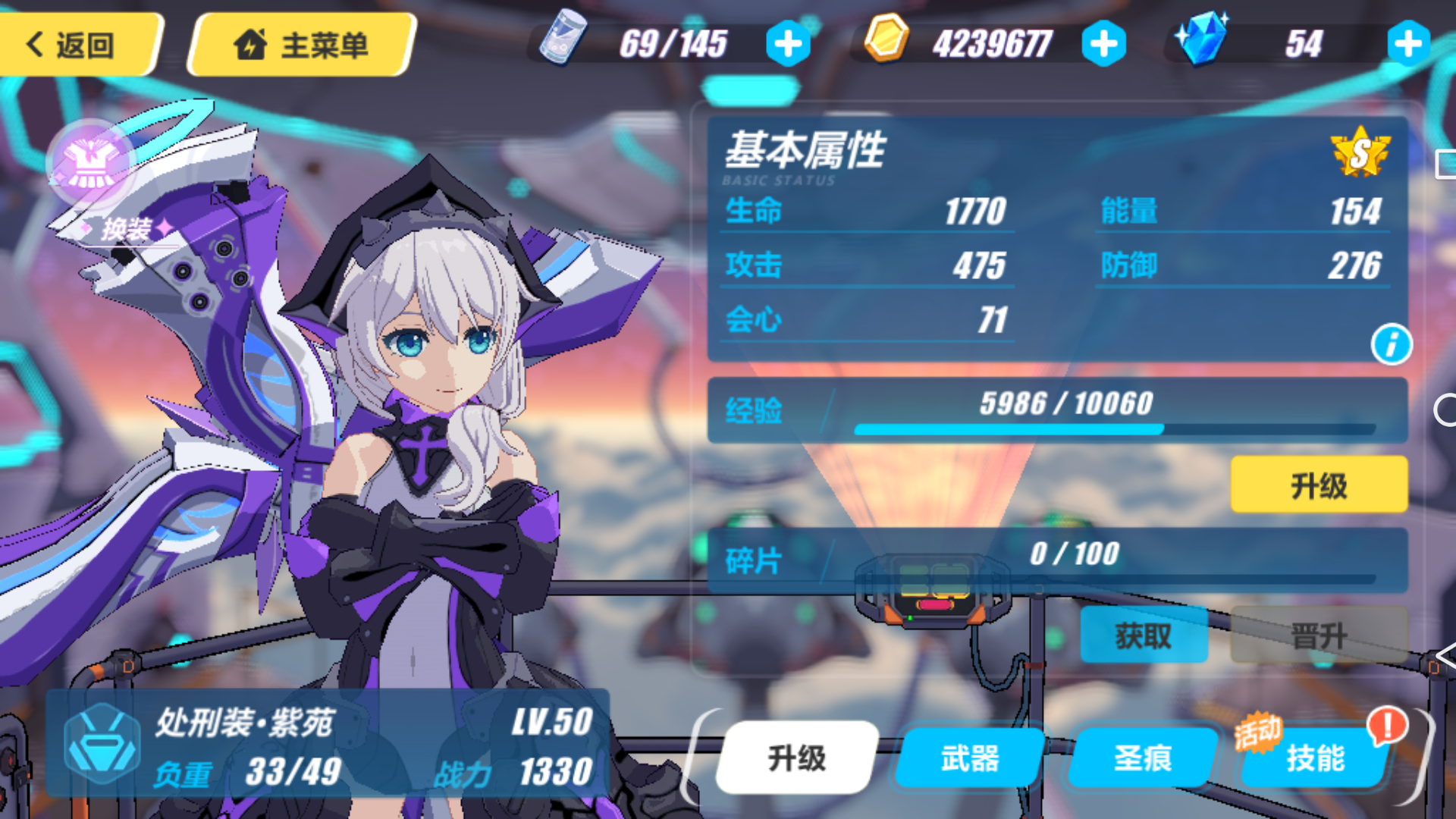Open coin purchase via gold plus icon
Image resolution: width=1456 pixels, height=819 pixels.
(1103, 43)
